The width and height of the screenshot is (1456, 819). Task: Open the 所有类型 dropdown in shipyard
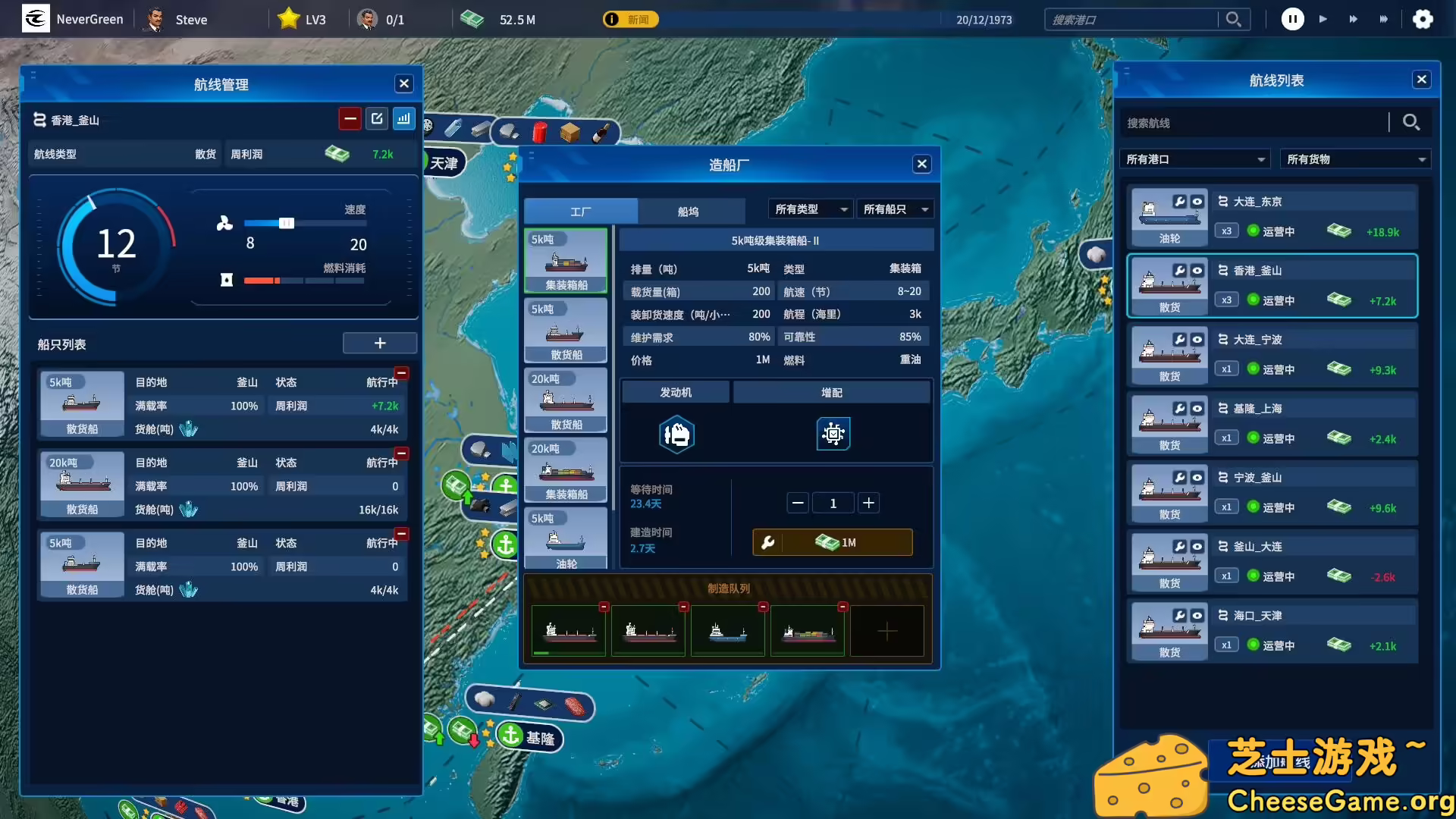810,209
